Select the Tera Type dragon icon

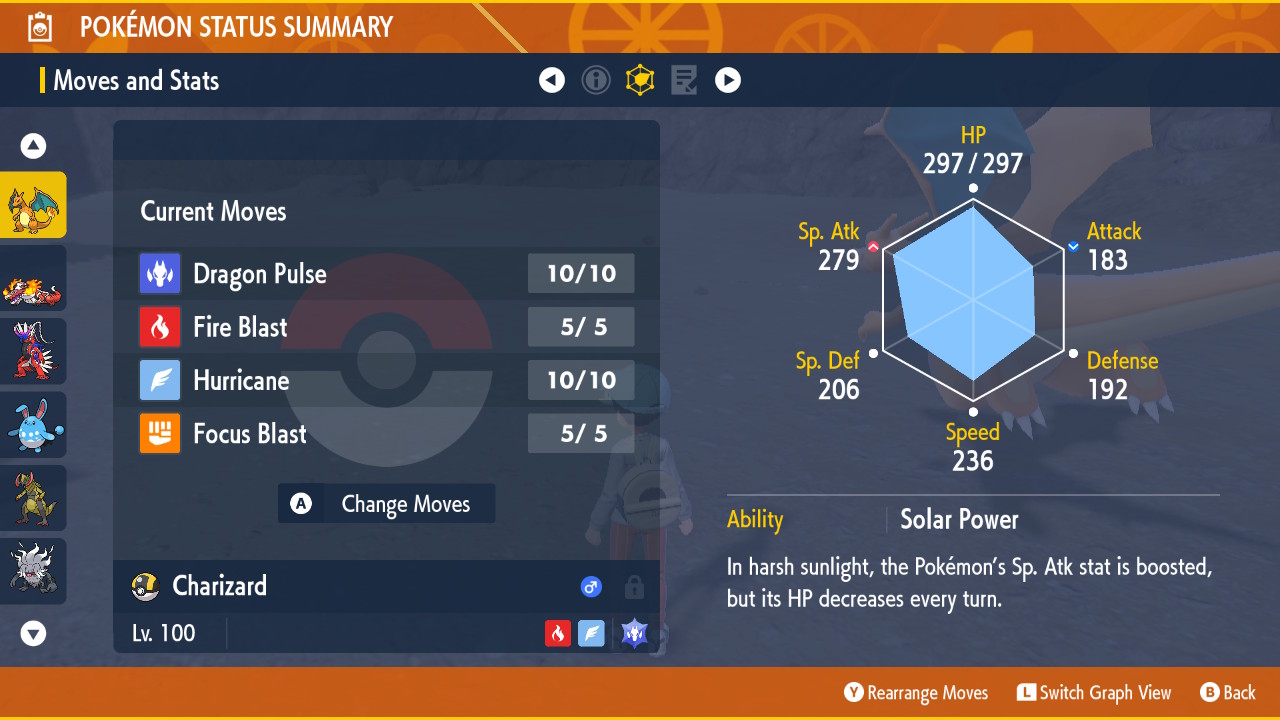(x=634, y=633)
